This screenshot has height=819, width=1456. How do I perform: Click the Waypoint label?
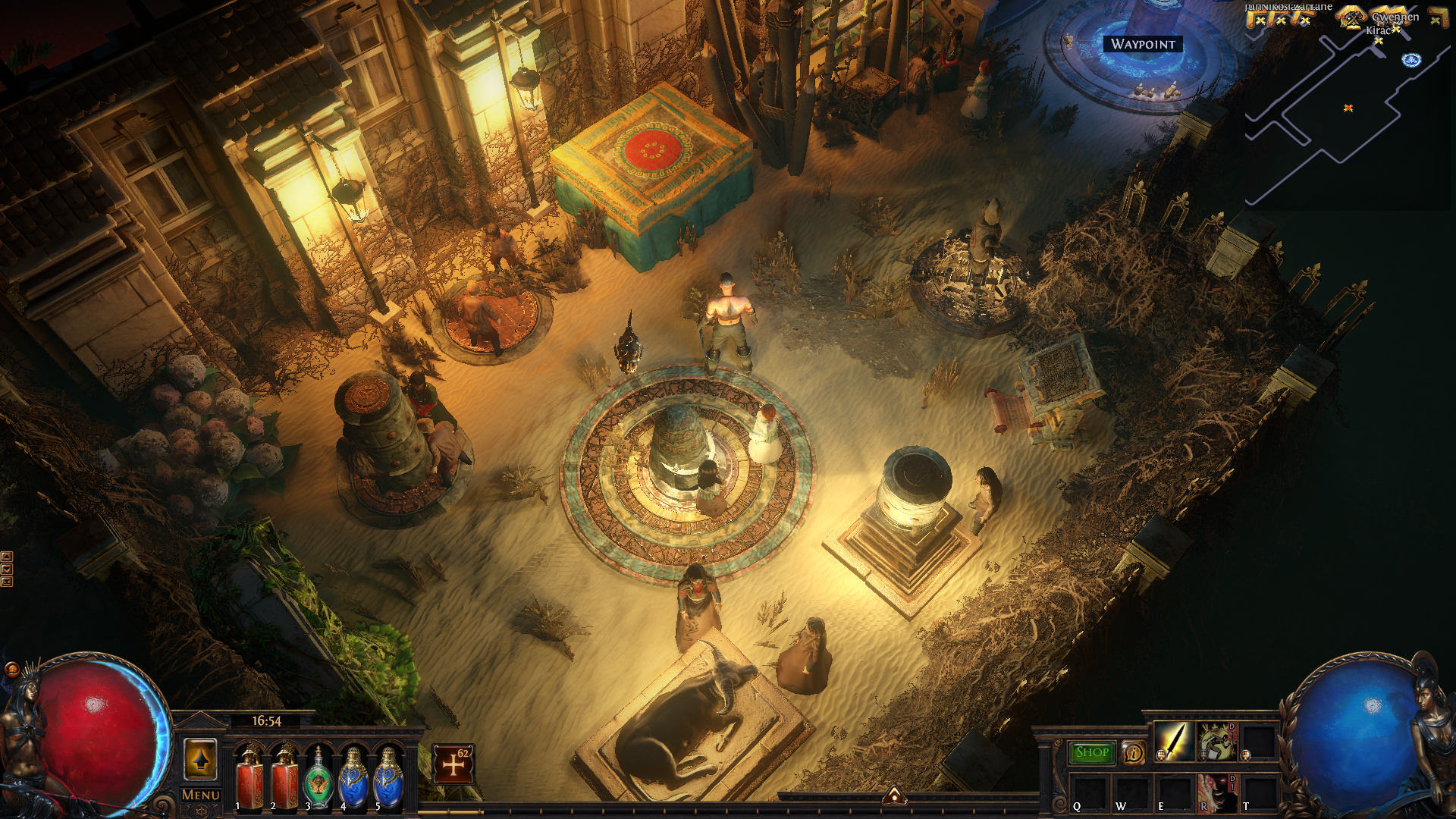point(1143,44)
